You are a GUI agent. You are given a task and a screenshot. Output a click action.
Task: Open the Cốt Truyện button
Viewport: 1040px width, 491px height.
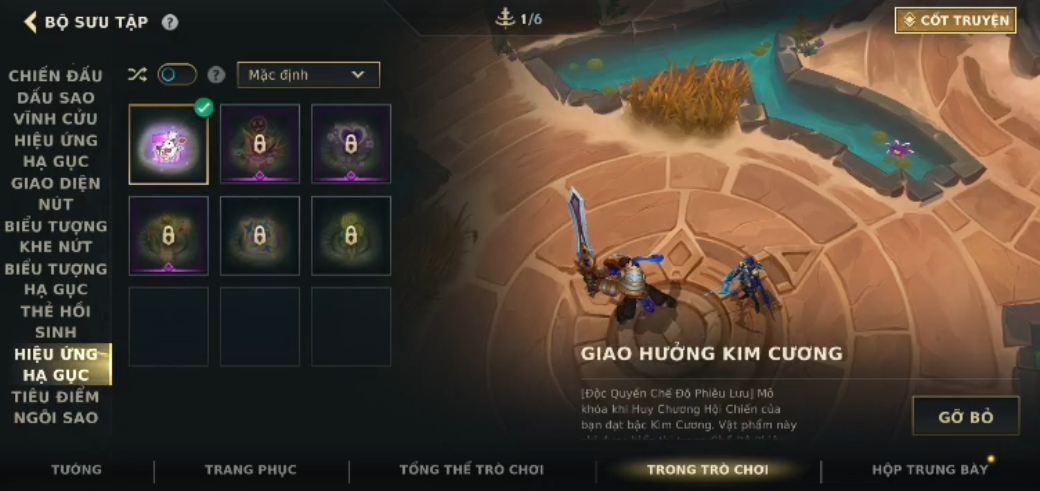(955, 20)
